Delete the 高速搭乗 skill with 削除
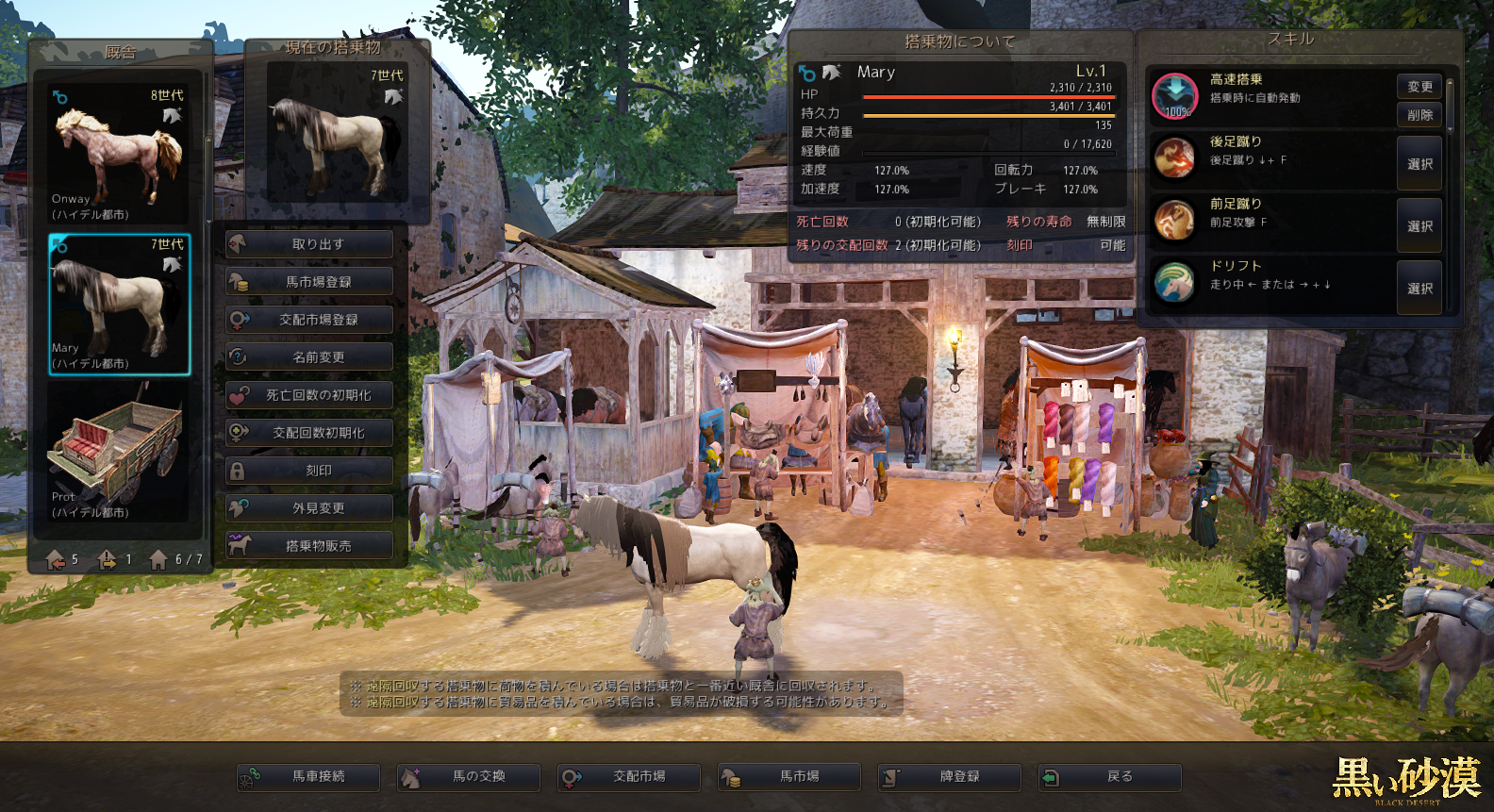 coord(1419,115)
